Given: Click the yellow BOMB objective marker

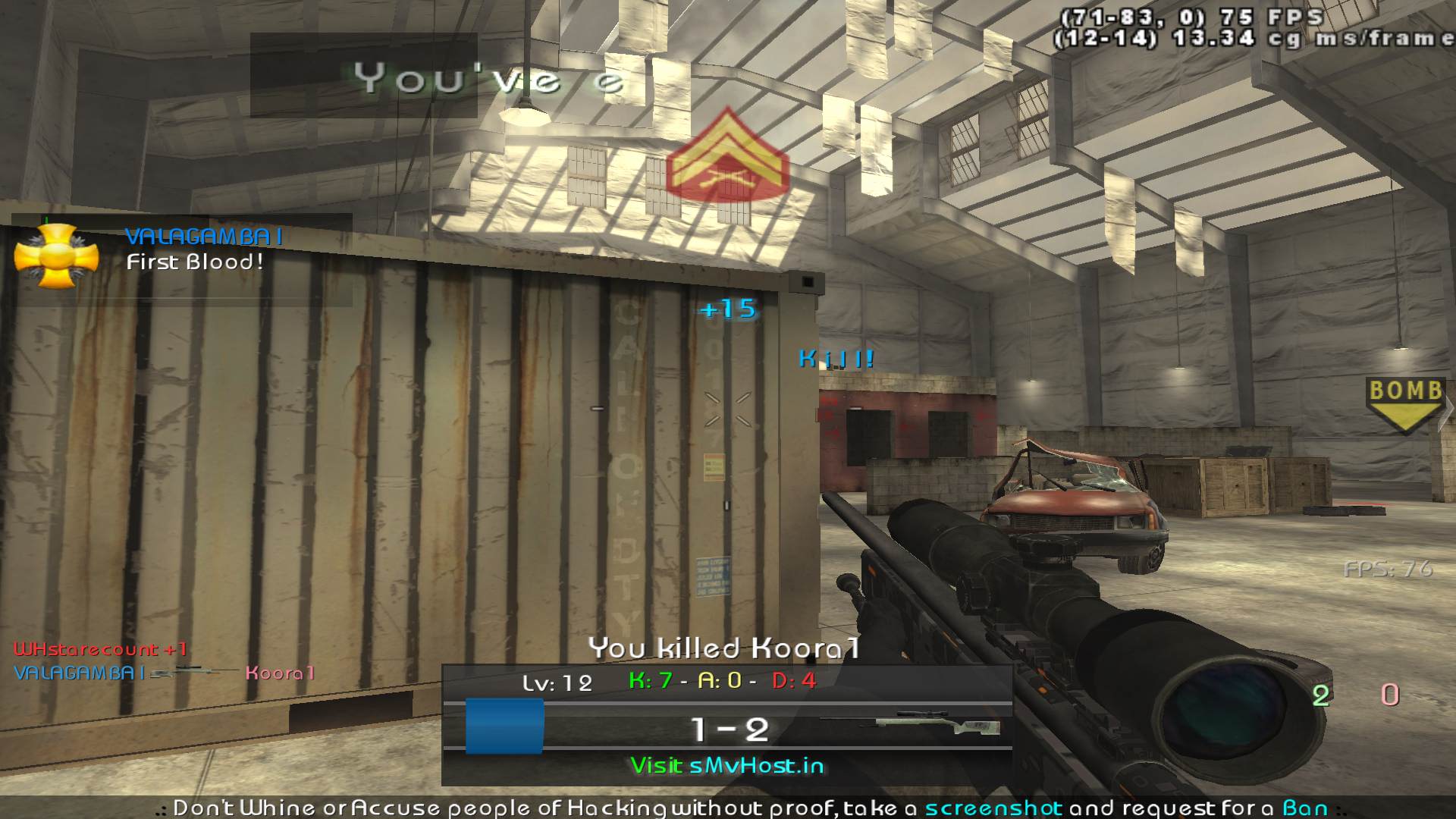Looking at the screenshot, I should click(1404, 404).
